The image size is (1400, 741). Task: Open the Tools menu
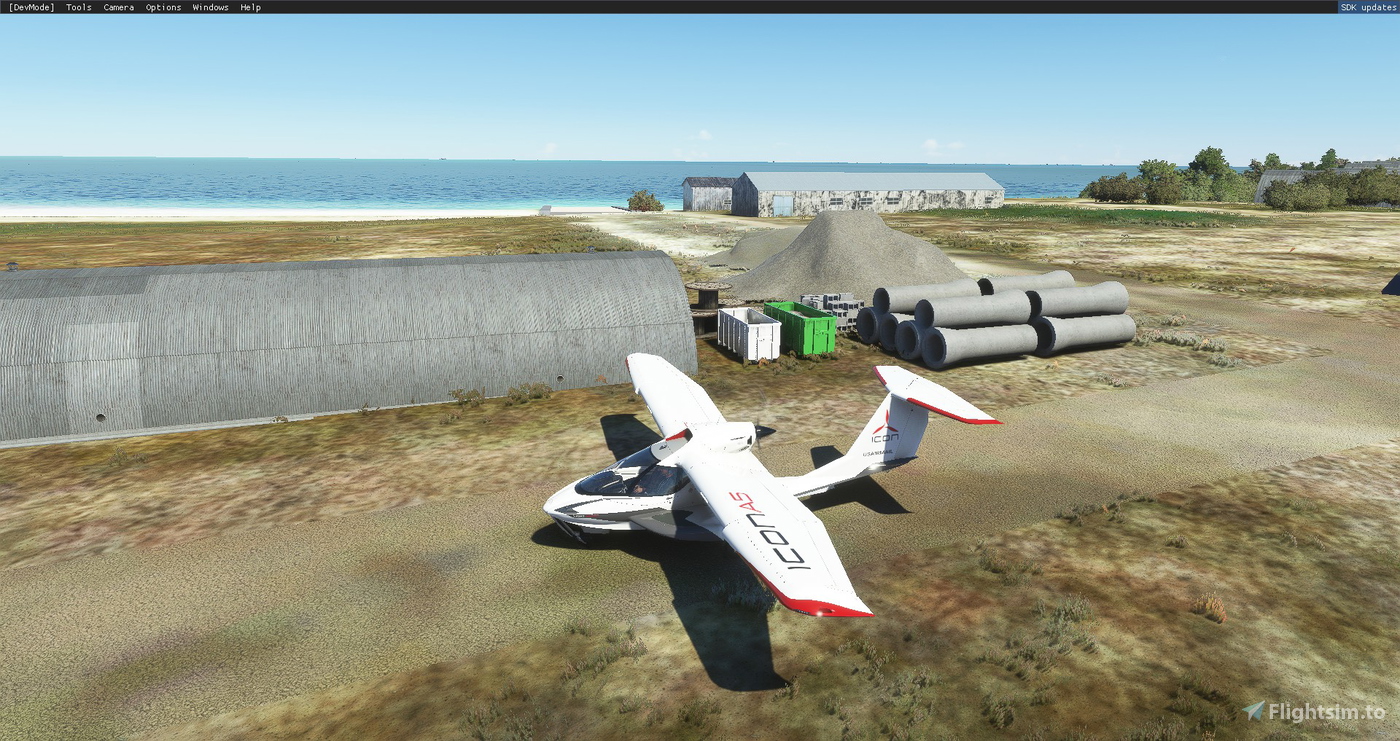(x=78, y=7)
